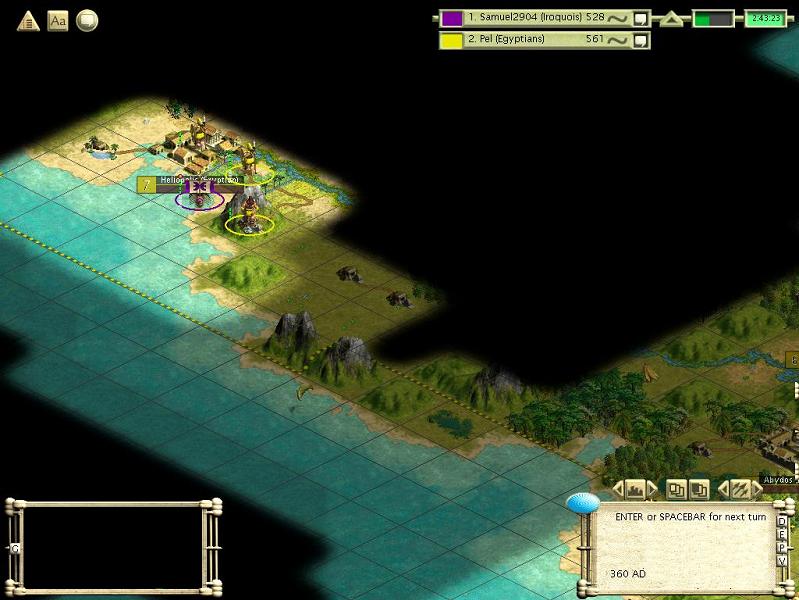Go to the previous city
799x600 pixels.
pos(617,489)
